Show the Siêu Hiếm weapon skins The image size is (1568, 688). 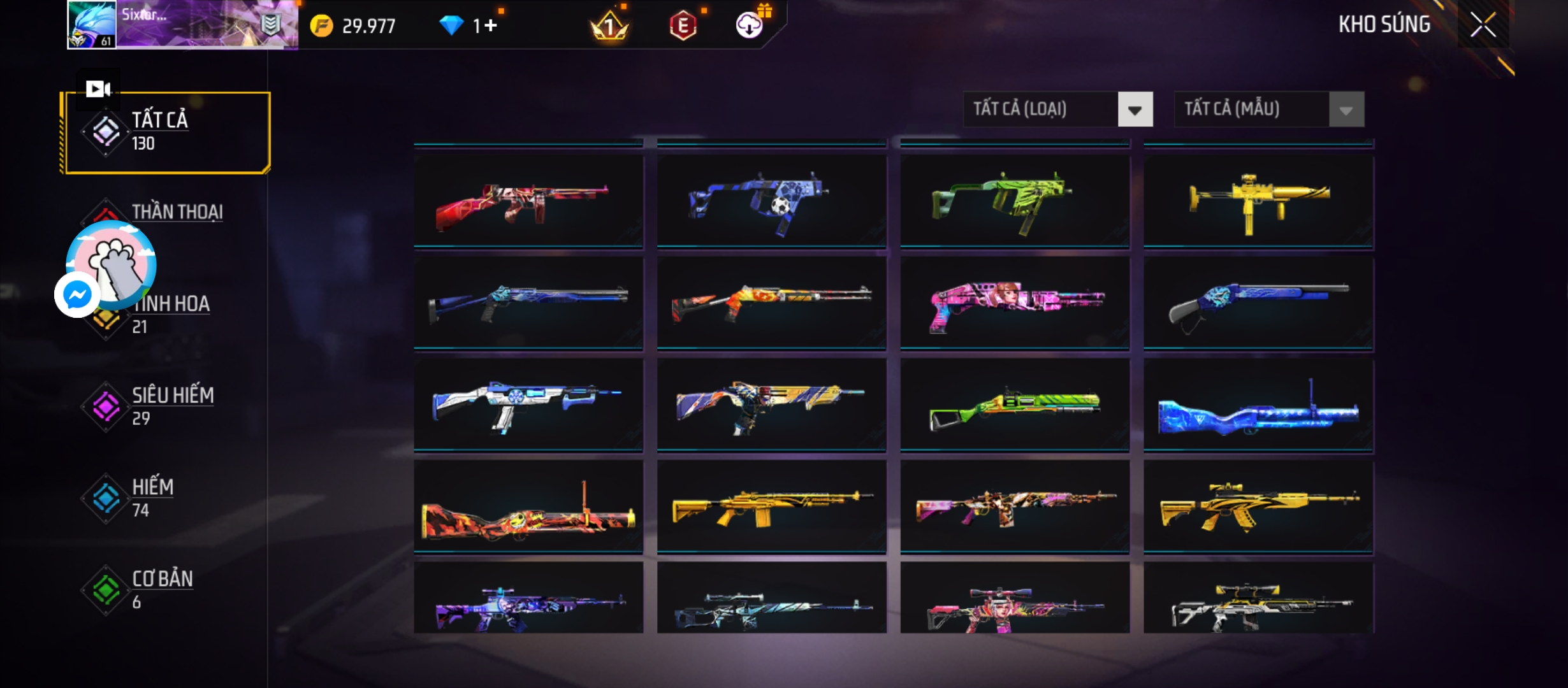click(x=172, y=405)
